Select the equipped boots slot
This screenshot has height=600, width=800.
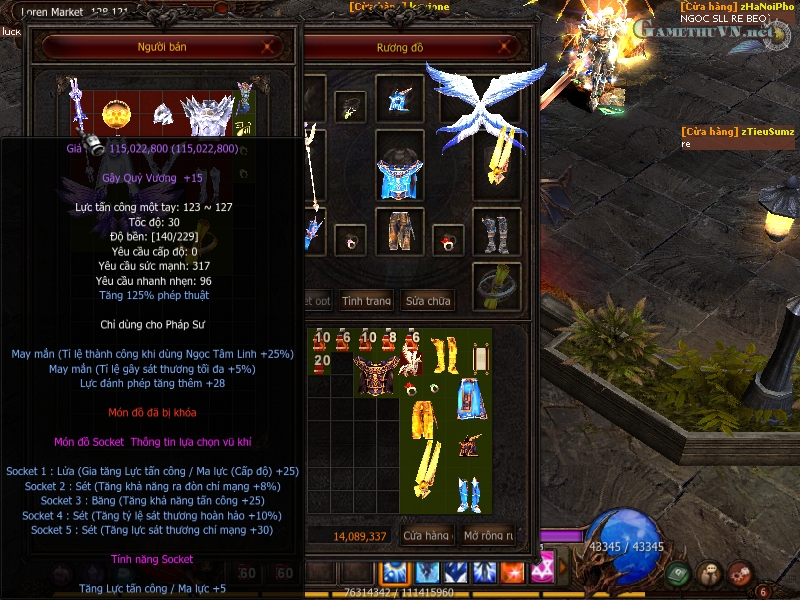pyautogui.click(x=496, y=233)
